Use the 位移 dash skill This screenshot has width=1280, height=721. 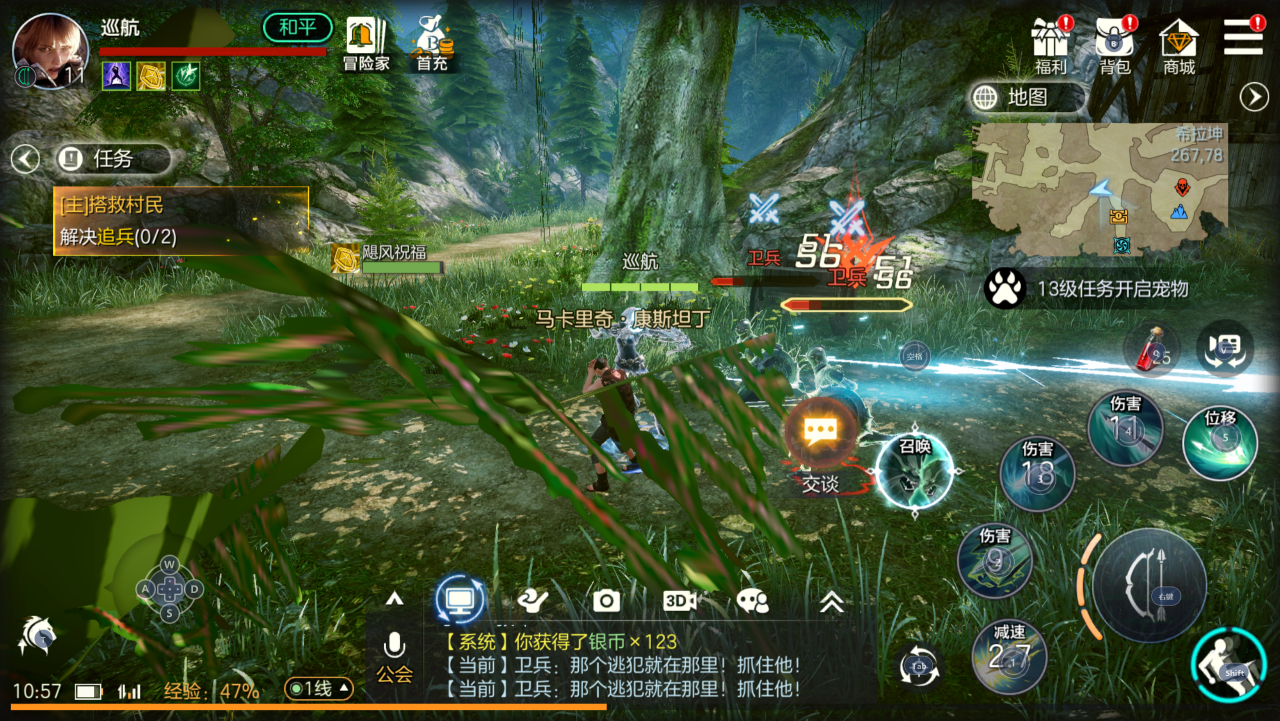1220,442
